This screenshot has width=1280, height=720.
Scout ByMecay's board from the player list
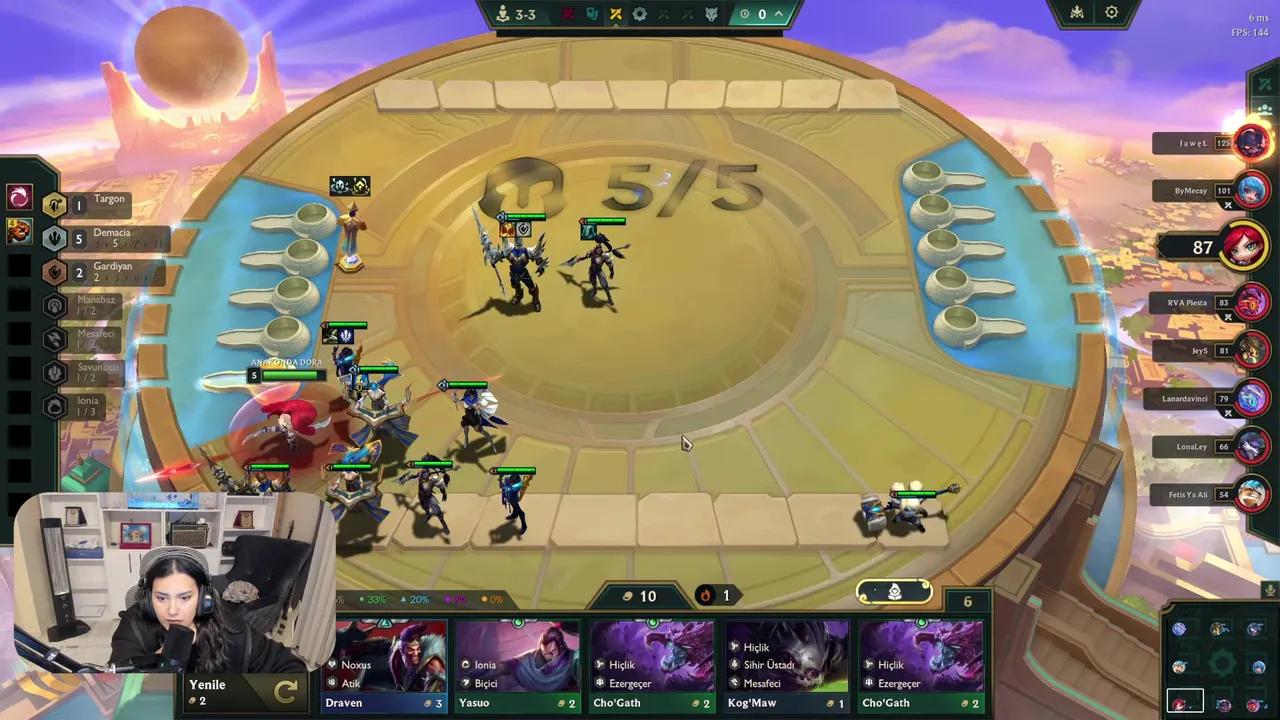coord(1250,190)
